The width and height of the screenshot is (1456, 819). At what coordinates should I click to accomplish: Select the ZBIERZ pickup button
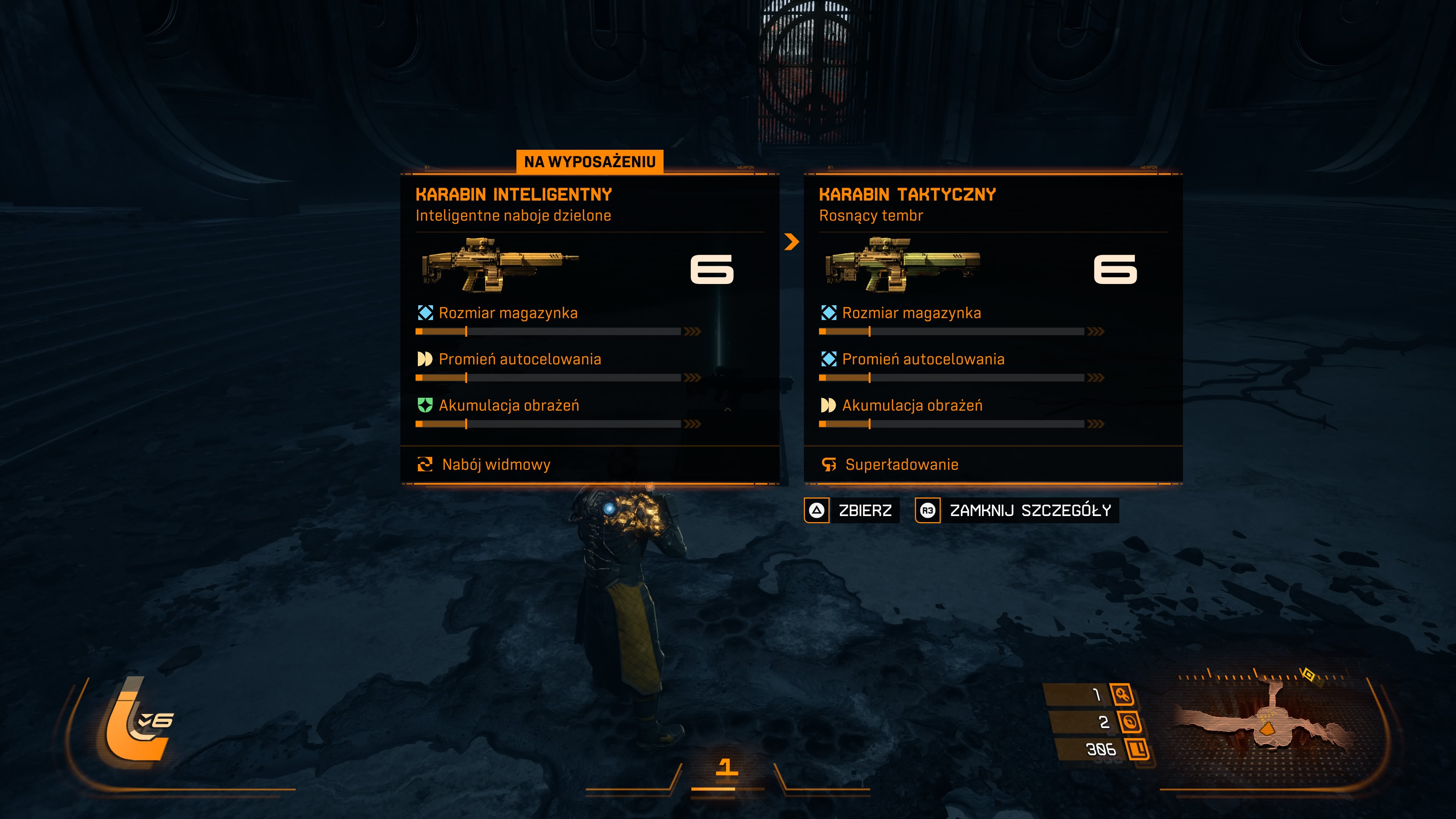click(x=852, y=510)
